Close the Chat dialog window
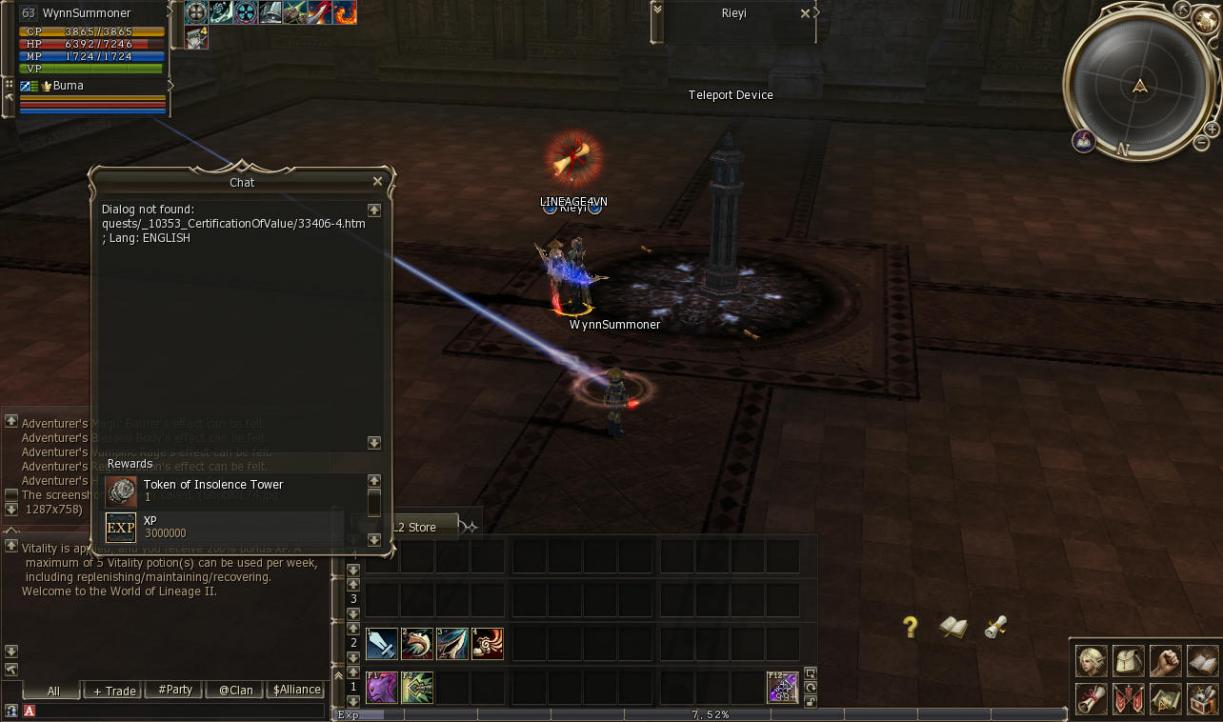Viewport: 1223px width, 722px height. (x=377, y=181)
